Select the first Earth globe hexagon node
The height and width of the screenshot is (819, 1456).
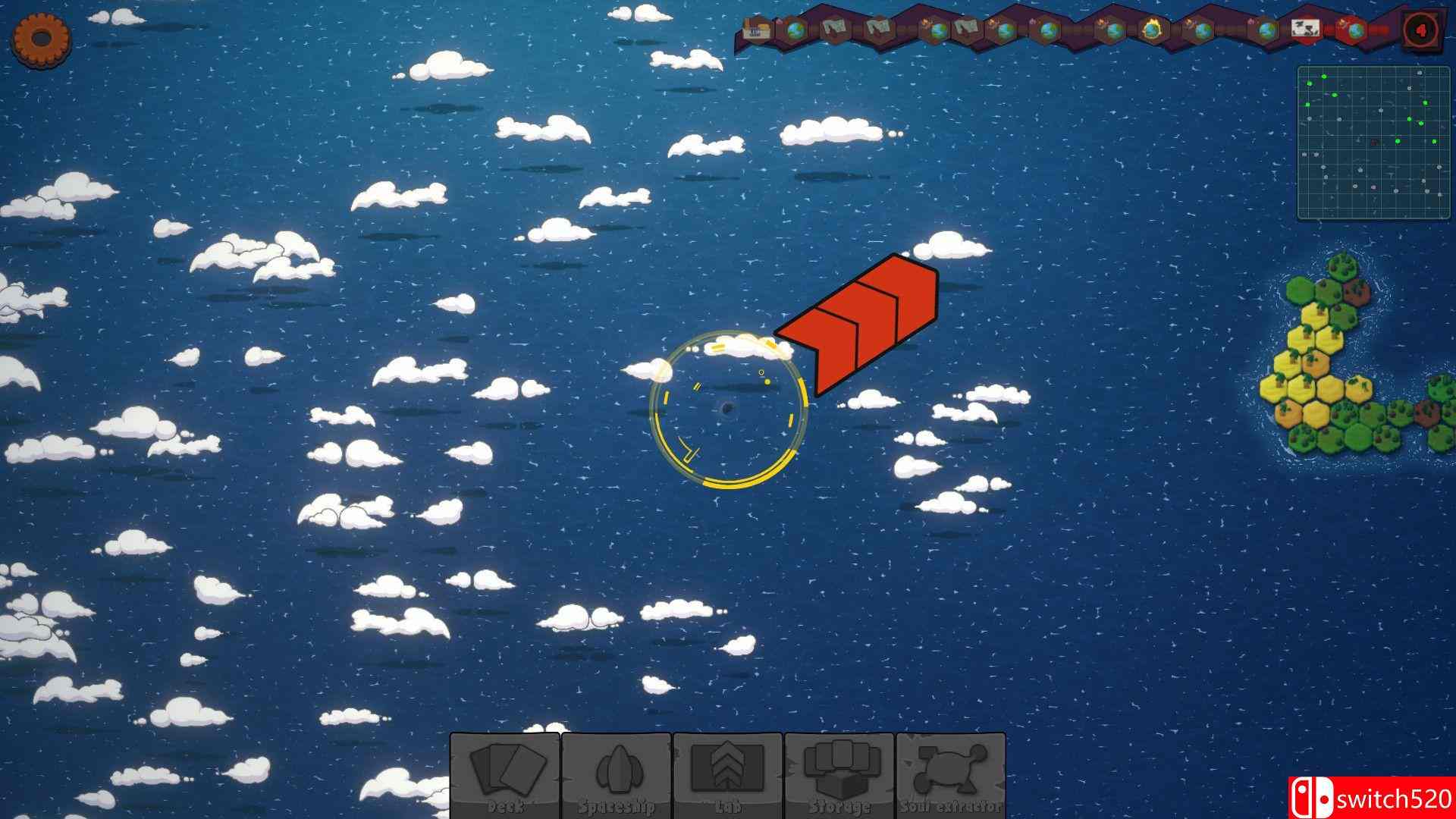(795, 28)
